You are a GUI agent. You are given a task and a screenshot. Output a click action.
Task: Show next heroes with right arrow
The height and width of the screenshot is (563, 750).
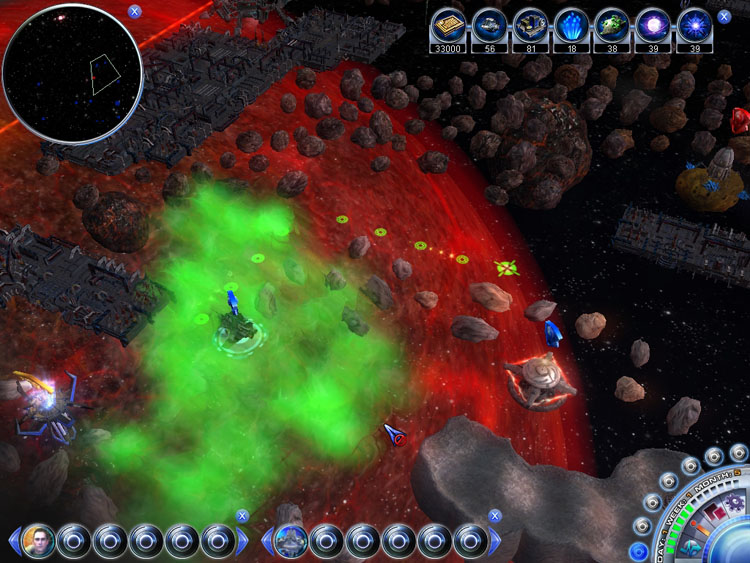pyautogui.click(x=243, y=542)
